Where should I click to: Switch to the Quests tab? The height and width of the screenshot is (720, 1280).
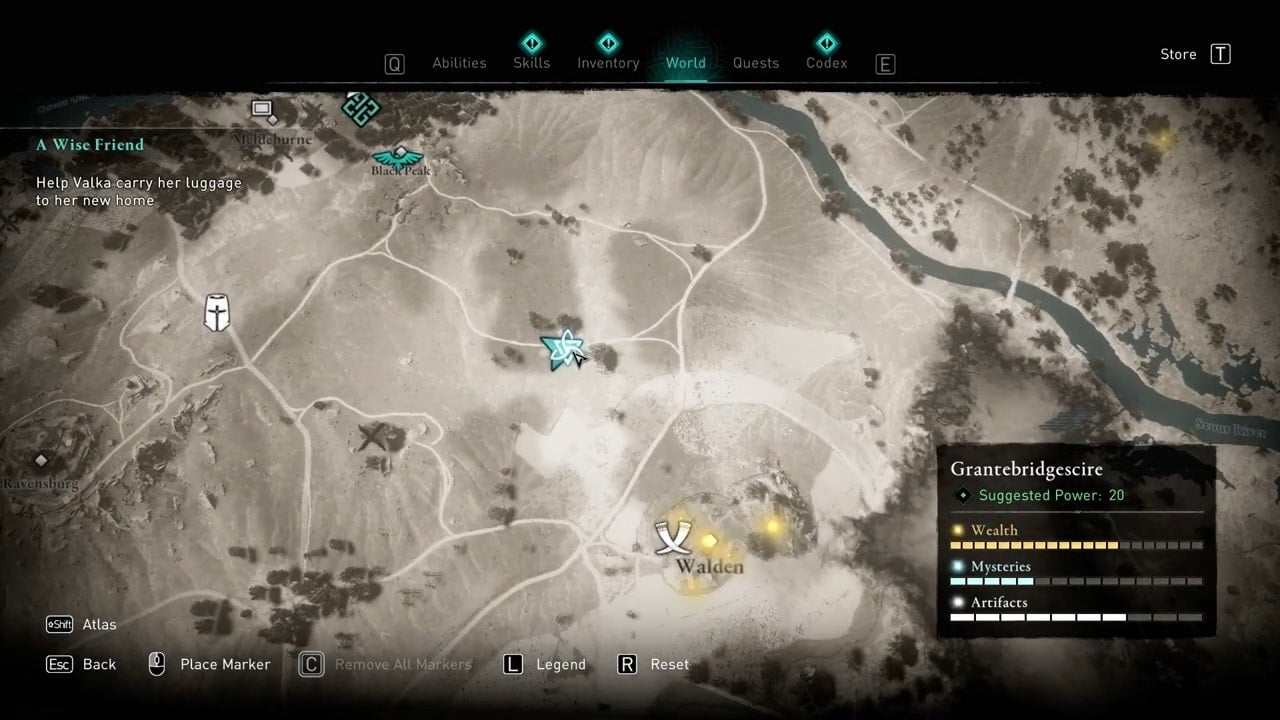point(755,63)
